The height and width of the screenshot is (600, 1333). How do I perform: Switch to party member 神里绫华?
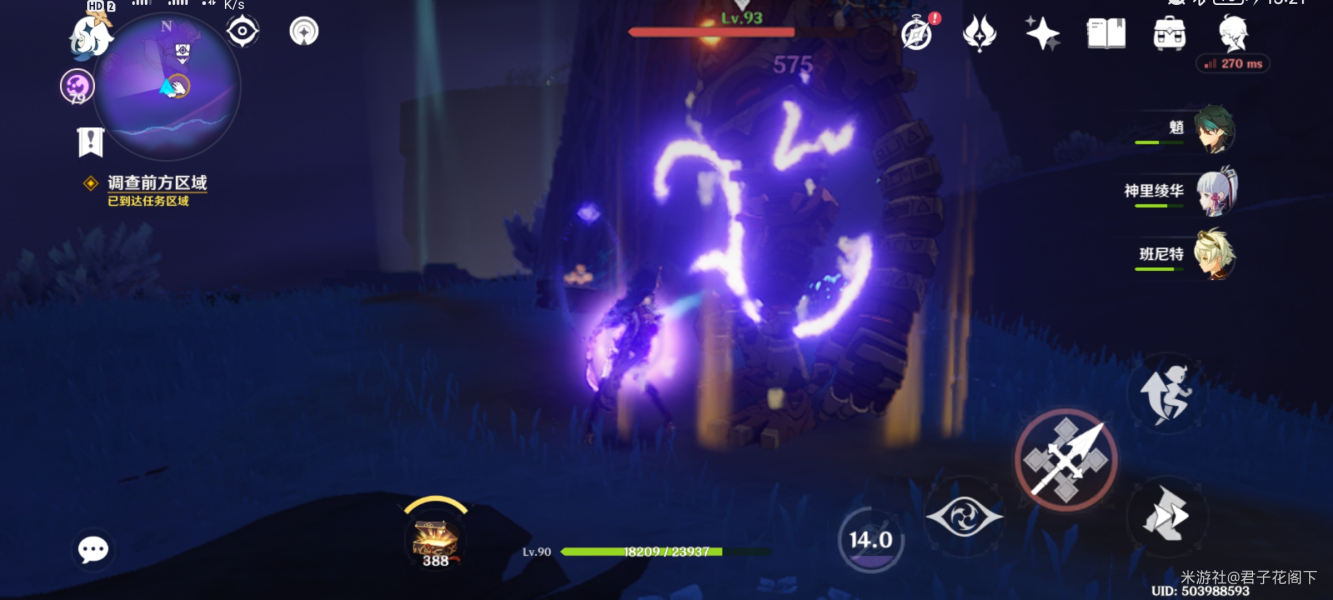click(1212, 192)
